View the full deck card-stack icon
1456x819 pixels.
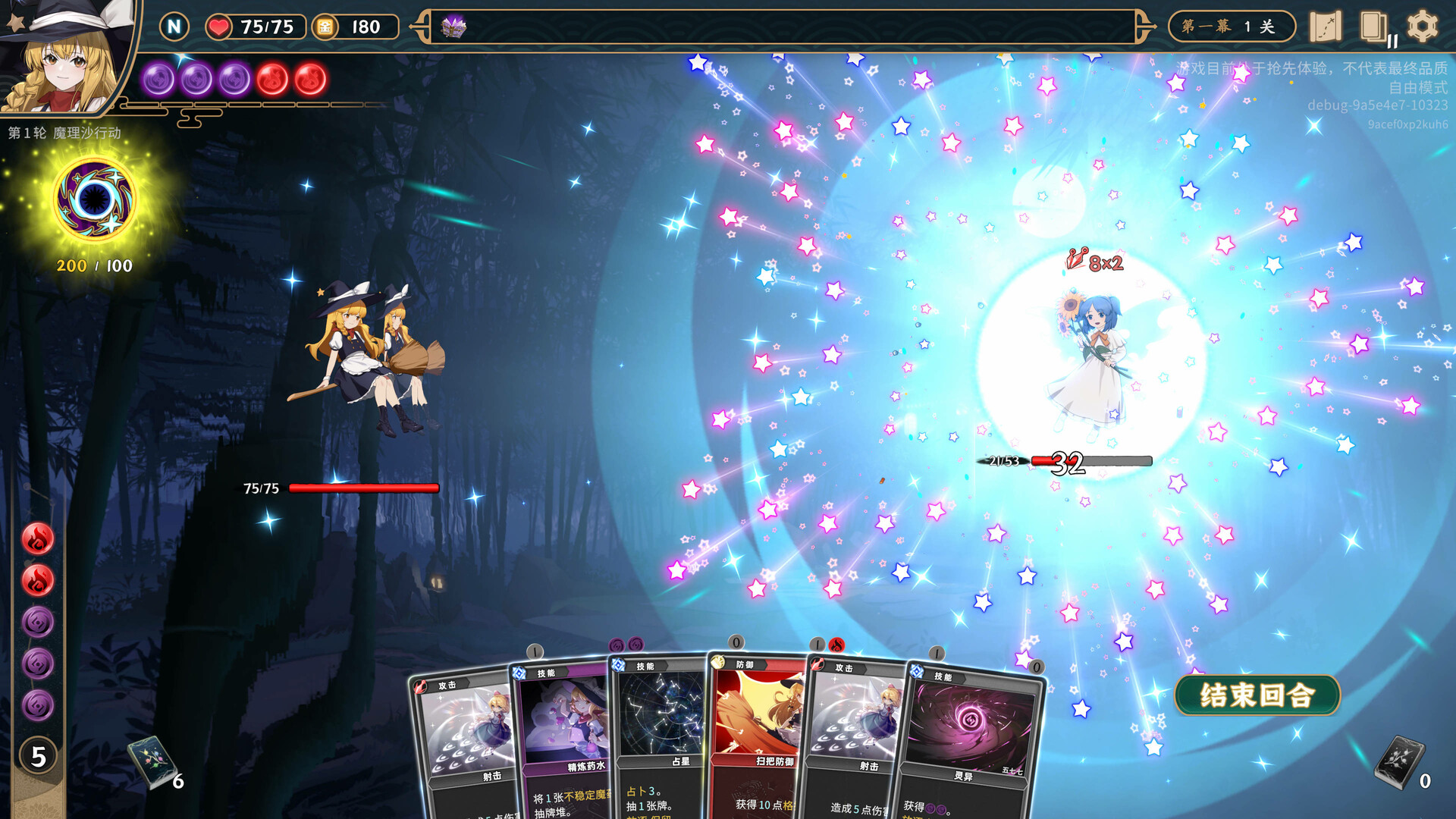coord(1373,27)
